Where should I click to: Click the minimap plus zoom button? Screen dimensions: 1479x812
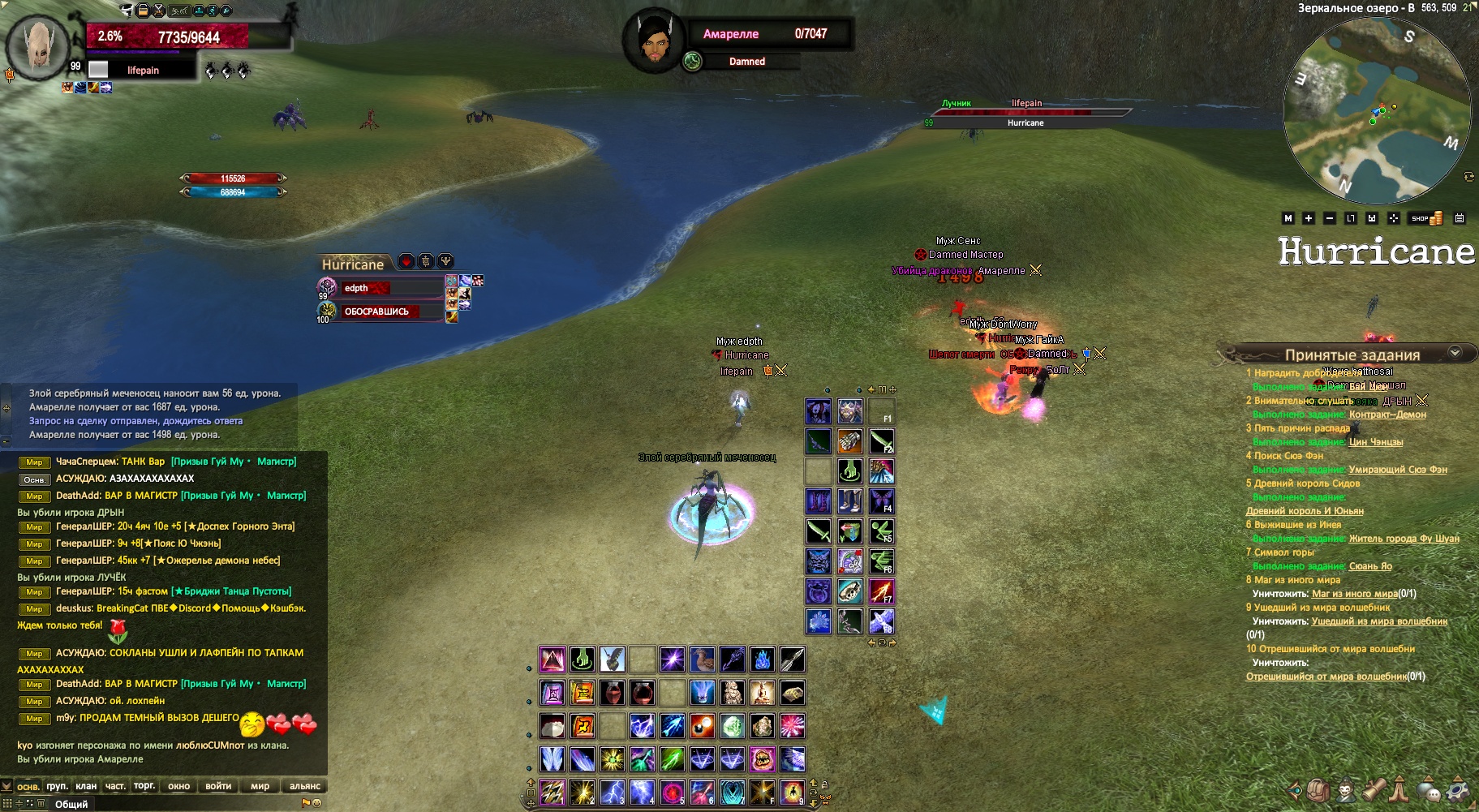[x=1308, y=218]
